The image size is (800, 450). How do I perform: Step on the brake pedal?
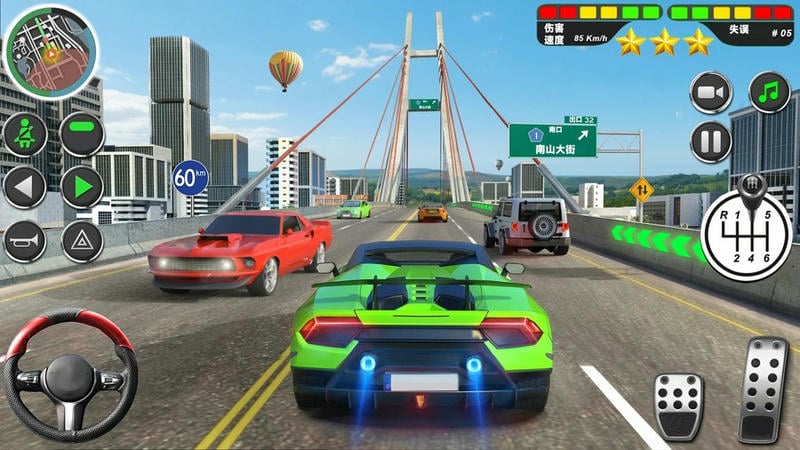click(x=679, y=405)
